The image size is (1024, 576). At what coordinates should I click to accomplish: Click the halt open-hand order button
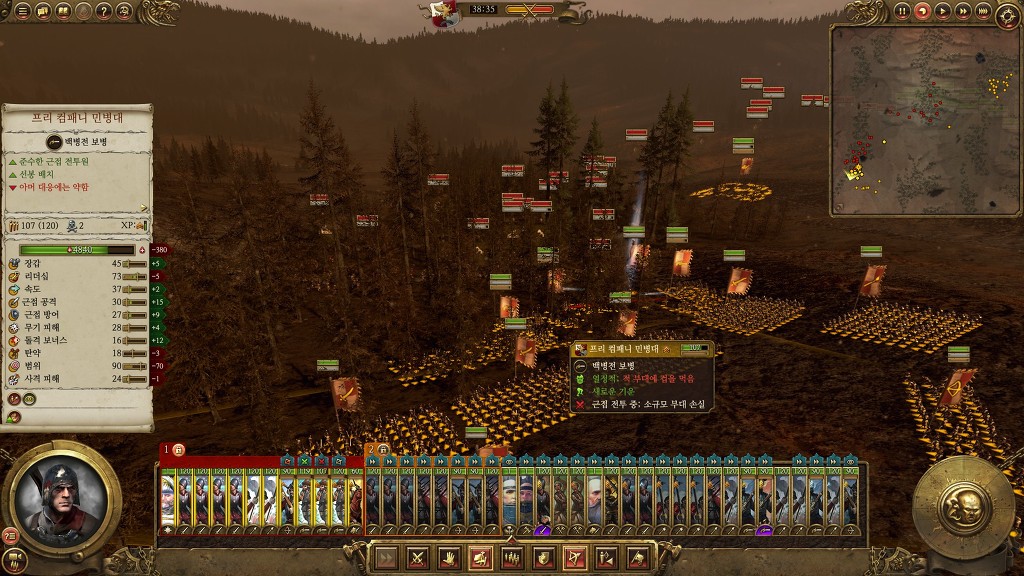(x=448, y=558)
